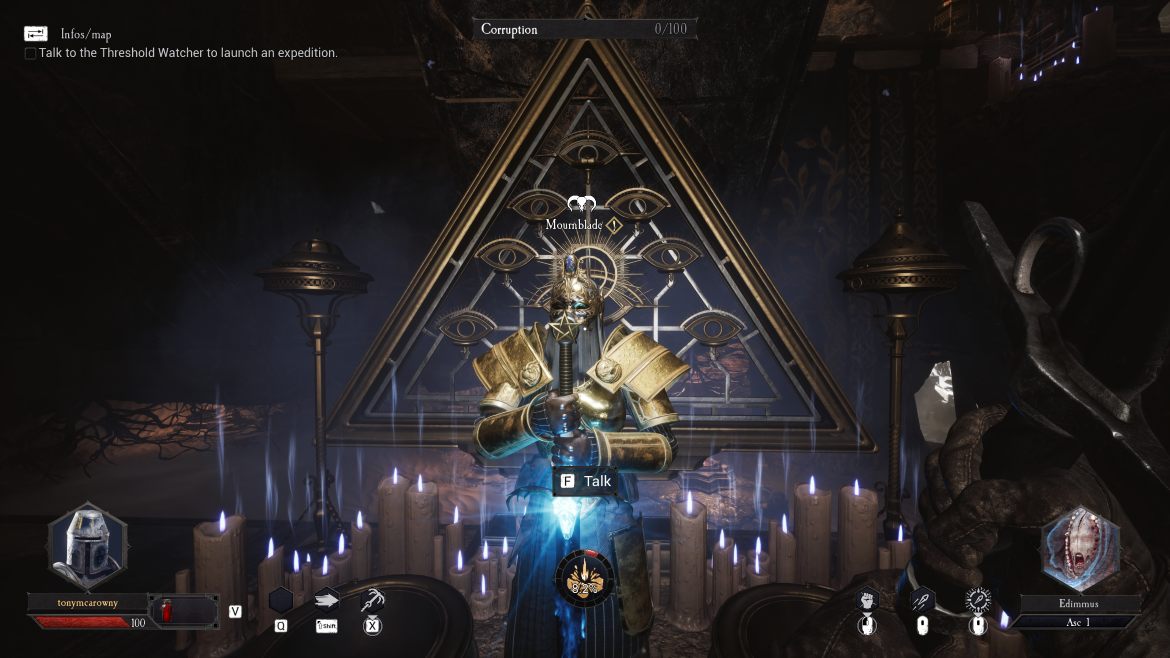This screenshot has width=1170, height=658.
Task: Activate the dash arrow ability icon
Action: click(327, 600)
